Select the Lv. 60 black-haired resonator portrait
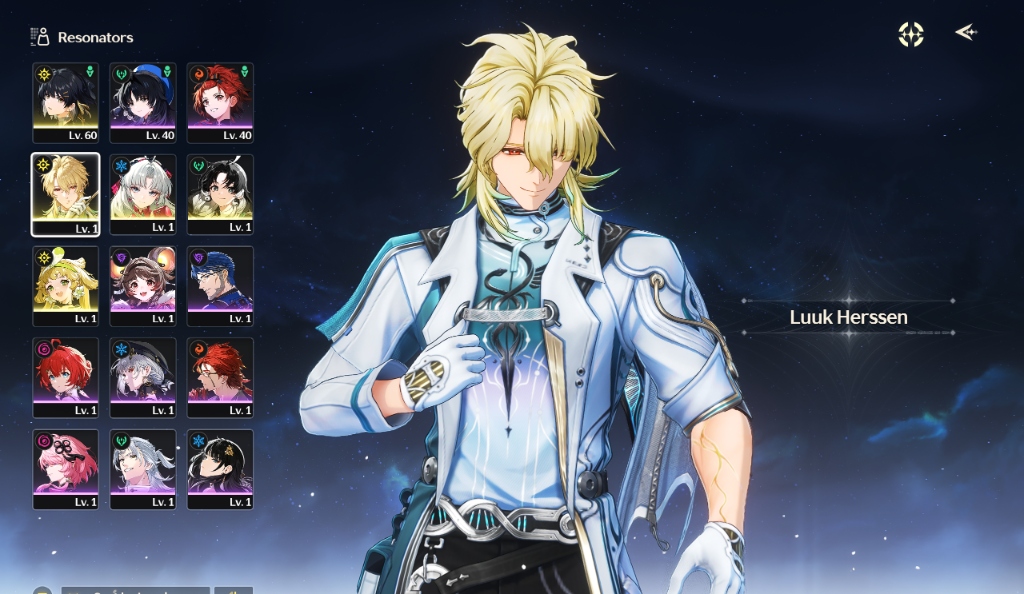The width and height of the screenshot is (1024, 594). [66, 102]
